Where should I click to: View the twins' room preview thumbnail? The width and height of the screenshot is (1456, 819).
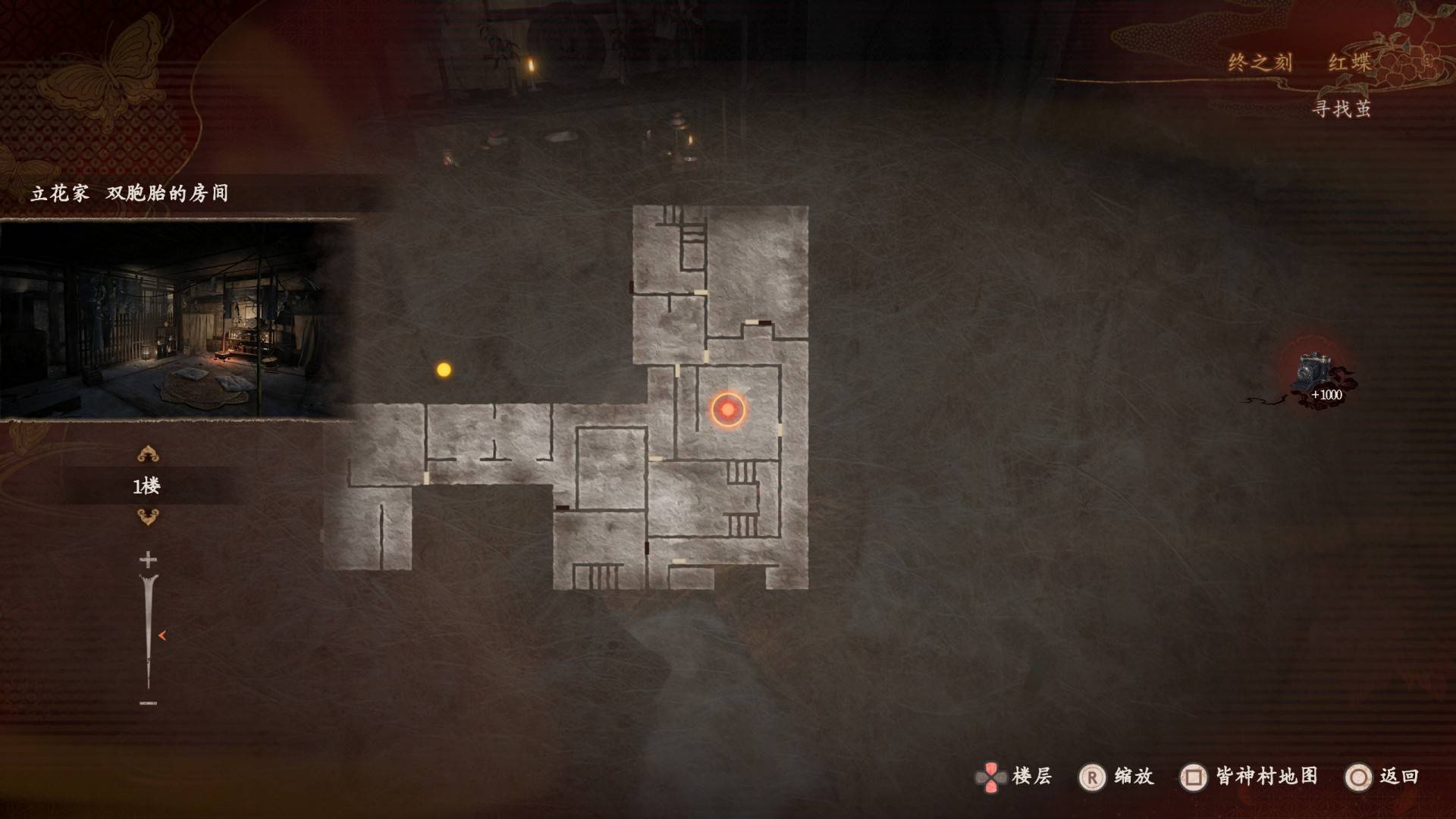click(x=177, y=319)
